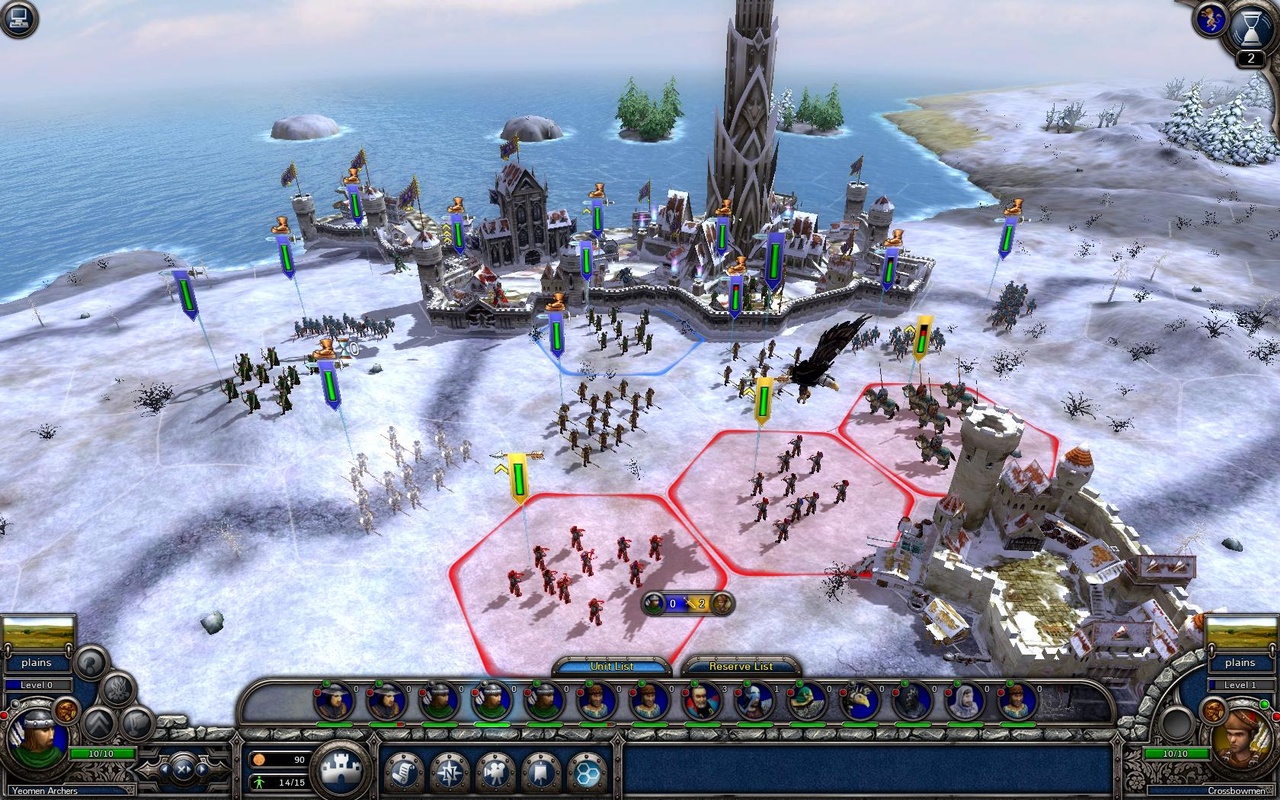Screen dimensions: 1280x800
Task: Open the scroll icon panel
Action: 403,771
